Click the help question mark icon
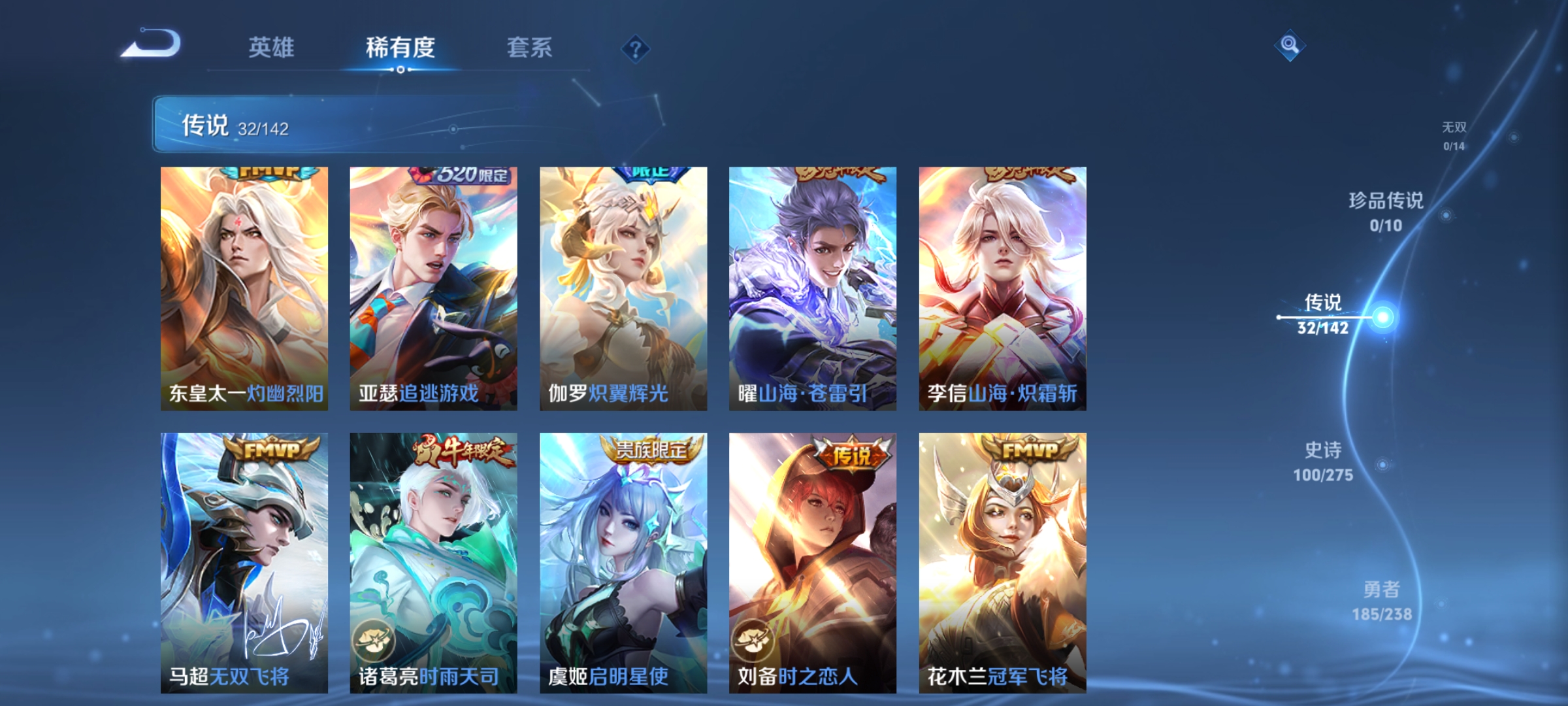The image size is (1568, 706). click(x=636, y=49)
